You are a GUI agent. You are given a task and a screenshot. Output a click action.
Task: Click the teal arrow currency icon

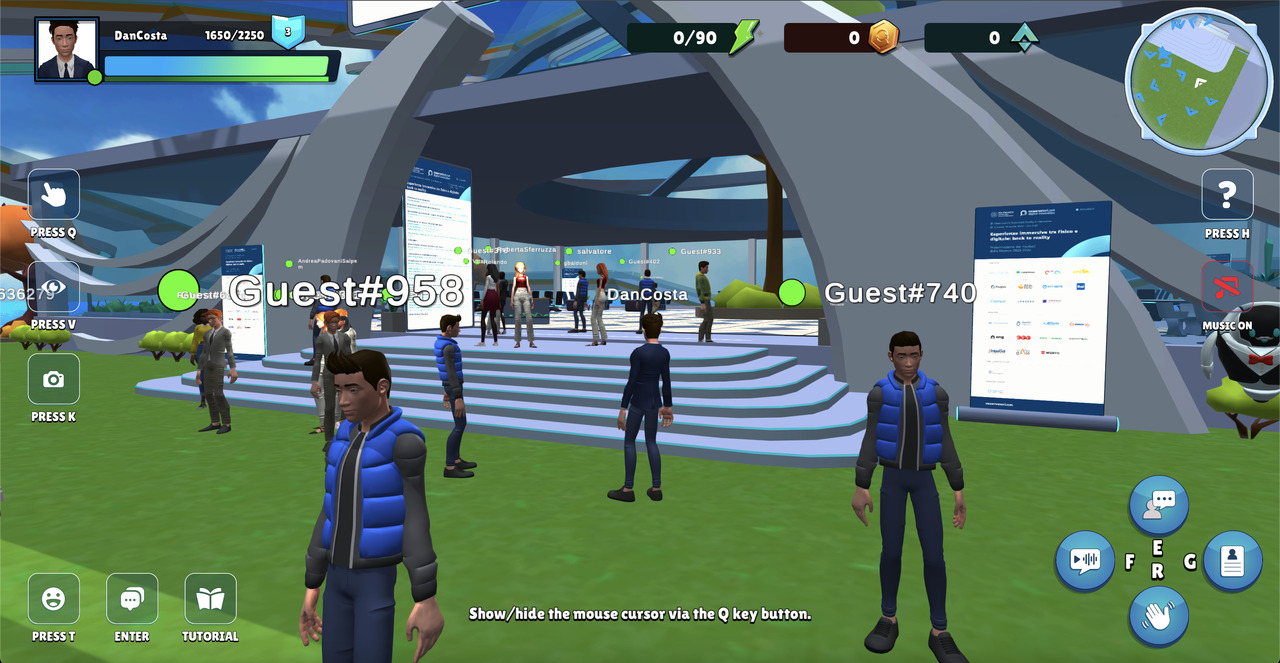tap(1024, 37)
